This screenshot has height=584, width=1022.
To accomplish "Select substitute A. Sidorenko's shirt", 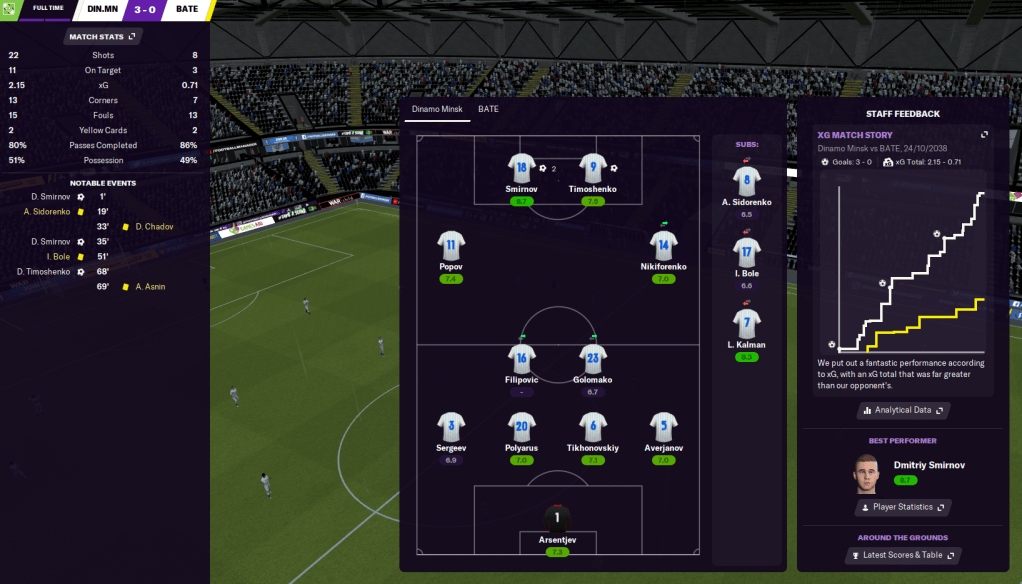I will click(747, 181).
